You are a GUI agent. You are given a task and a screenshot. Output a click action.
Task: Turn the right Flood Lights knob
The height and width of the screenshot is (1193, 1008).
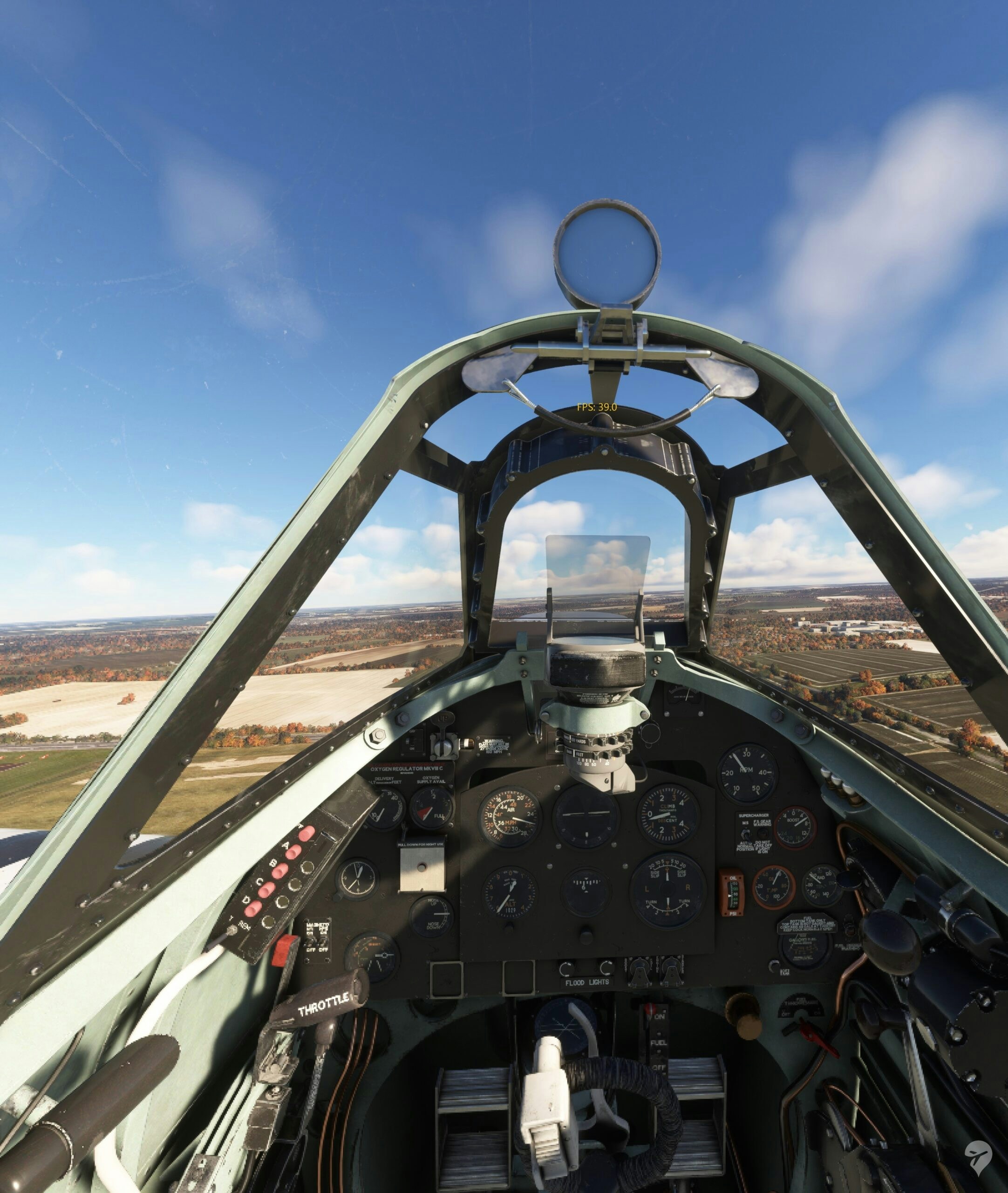(607, 968)
